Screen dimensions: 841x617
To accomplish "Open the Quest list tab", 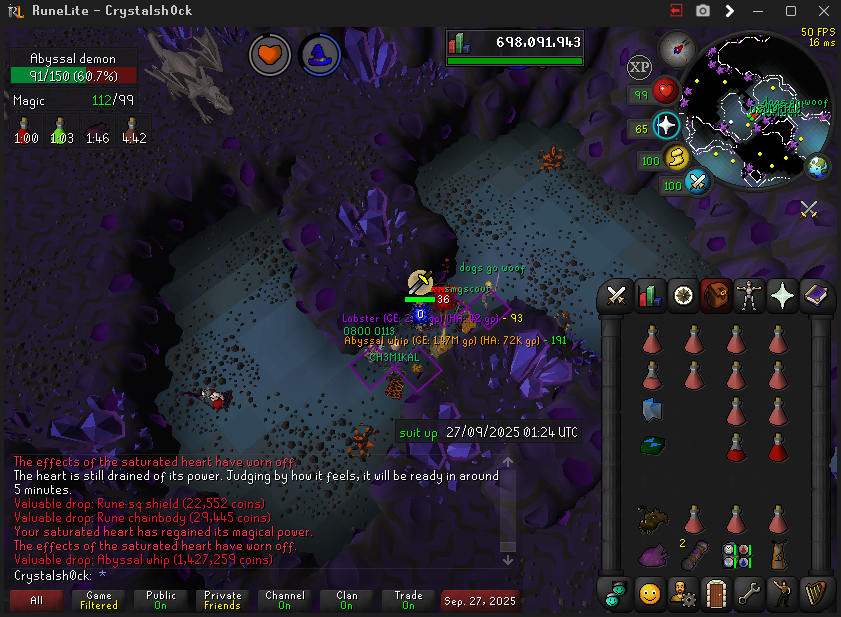I will [x=683, y=295].
